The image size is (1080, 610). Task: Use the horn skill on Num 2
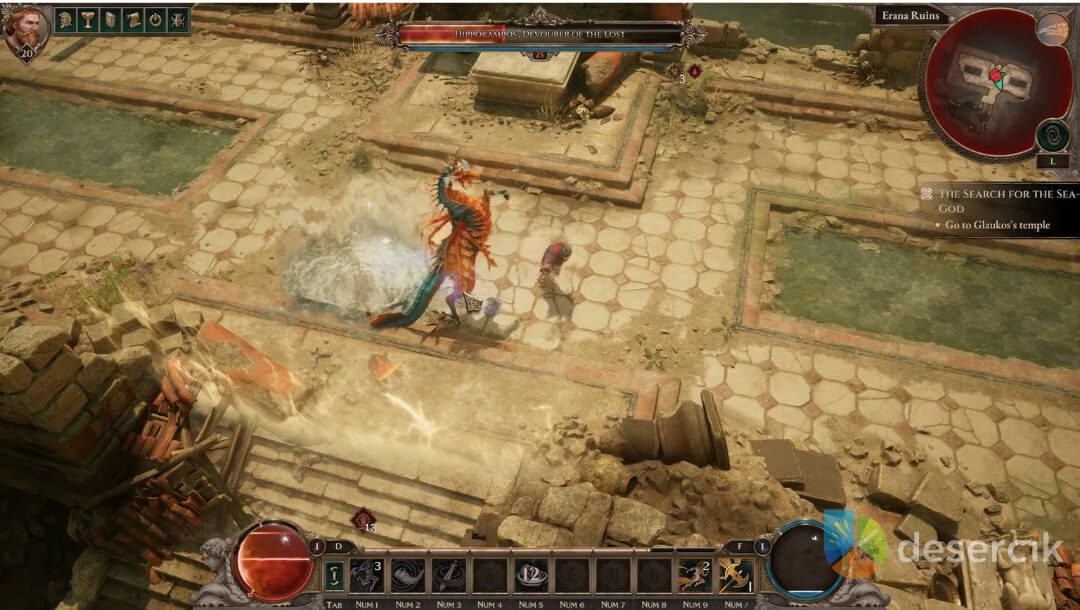pos(407,575)
